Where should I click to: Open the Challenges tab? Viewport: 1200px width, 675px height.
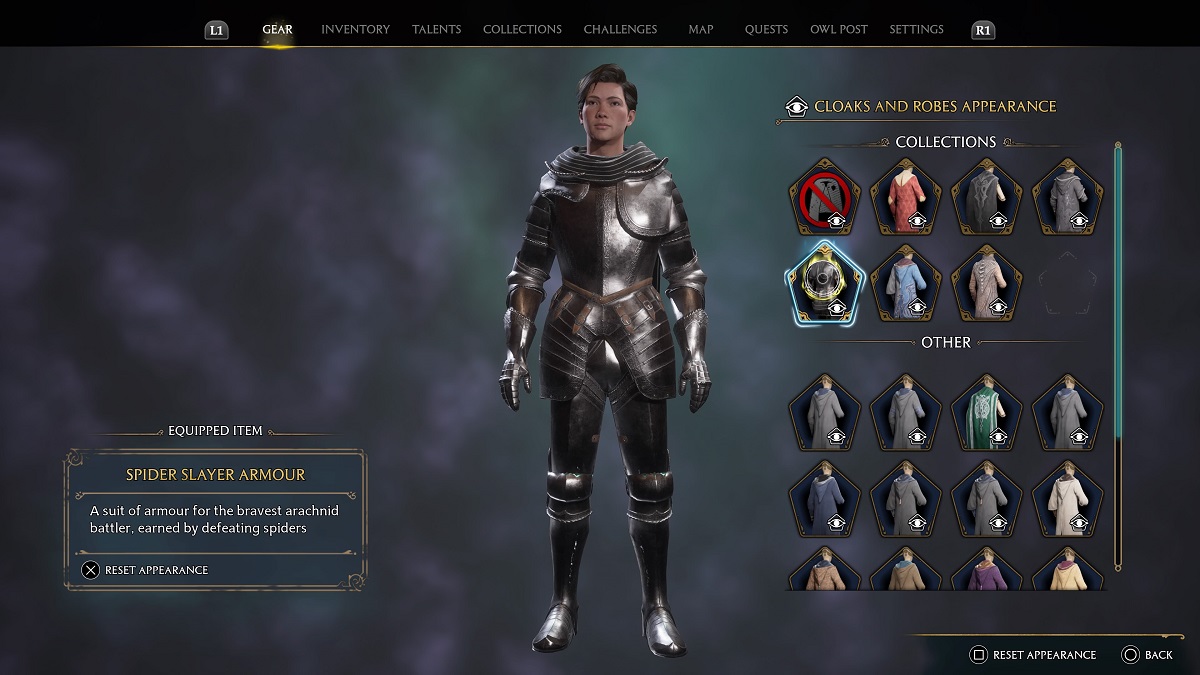click(x=620, y=30)
